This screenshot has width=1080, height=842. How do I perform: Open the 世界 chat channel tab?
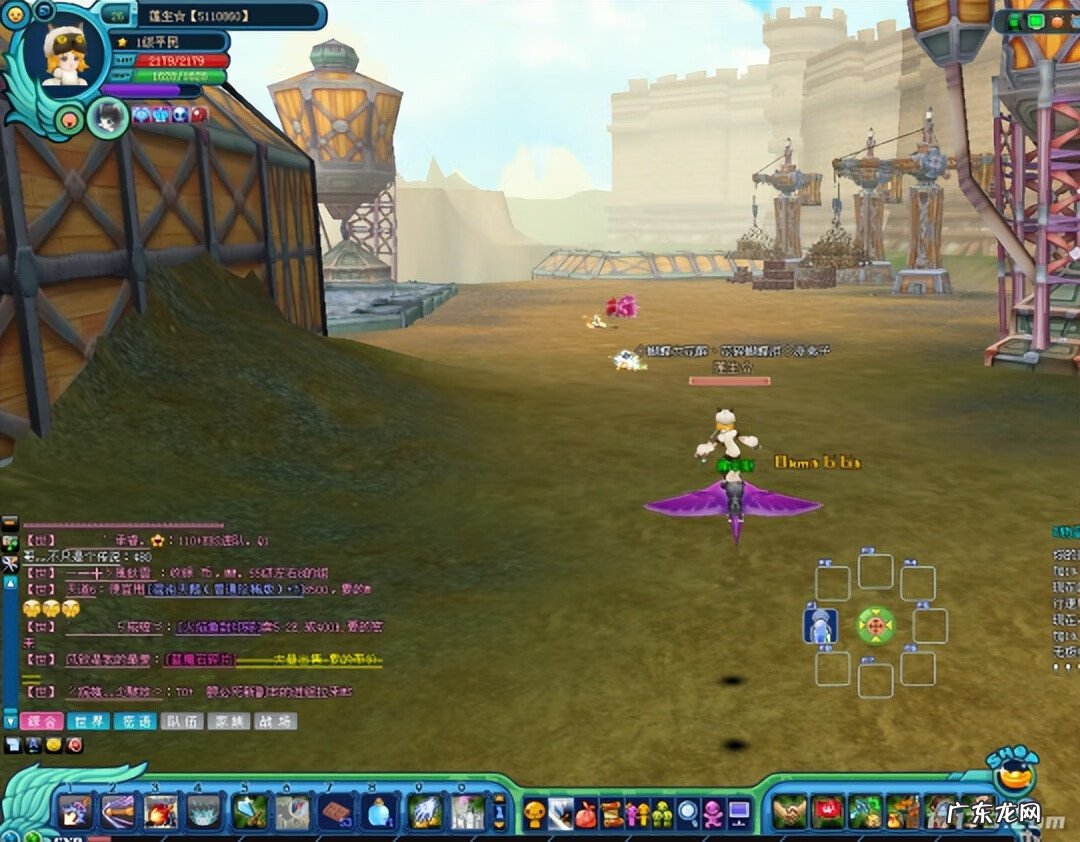(87, 721)
